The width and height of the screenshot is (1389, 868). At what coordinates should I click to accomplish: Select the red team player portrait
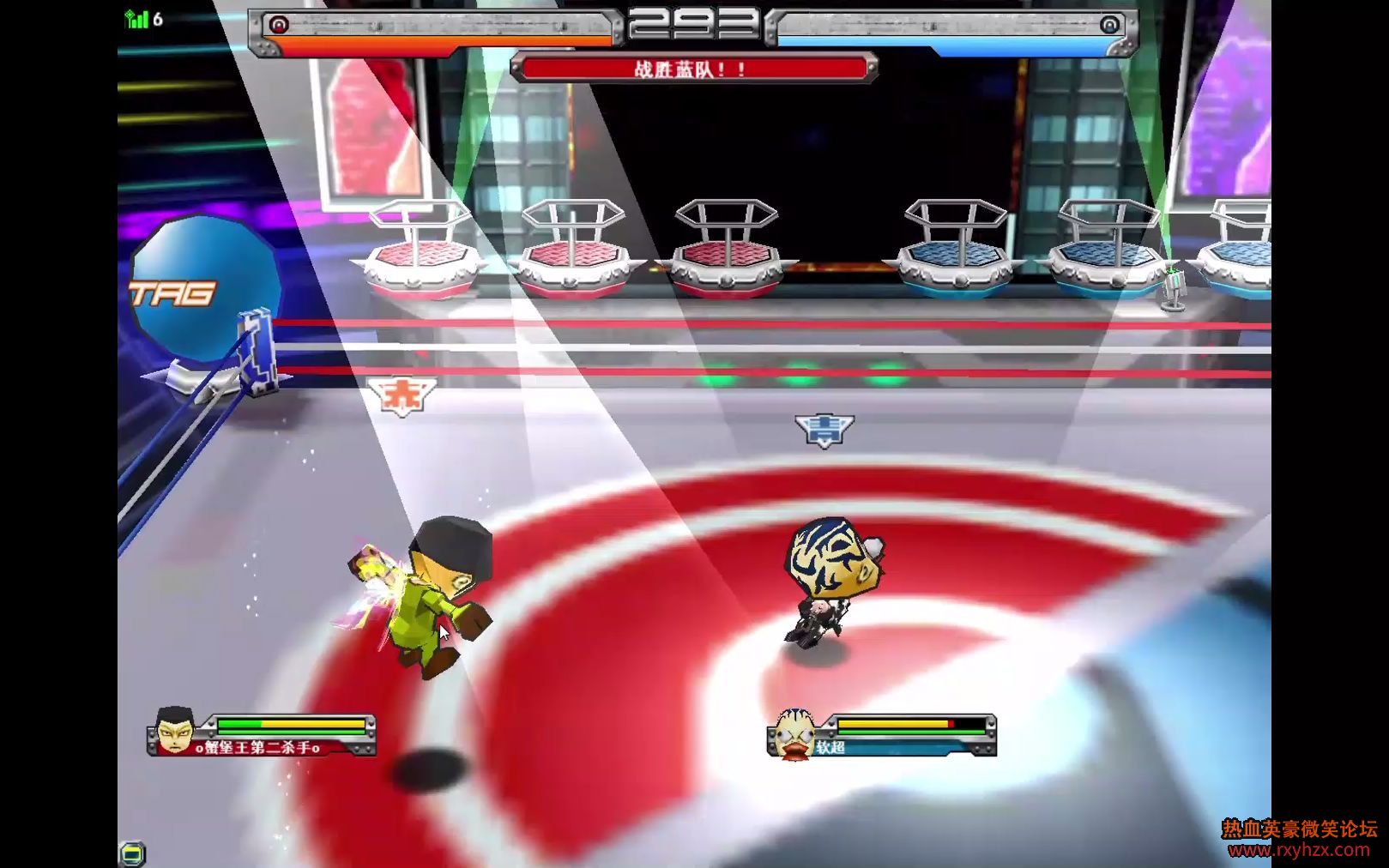174,732
